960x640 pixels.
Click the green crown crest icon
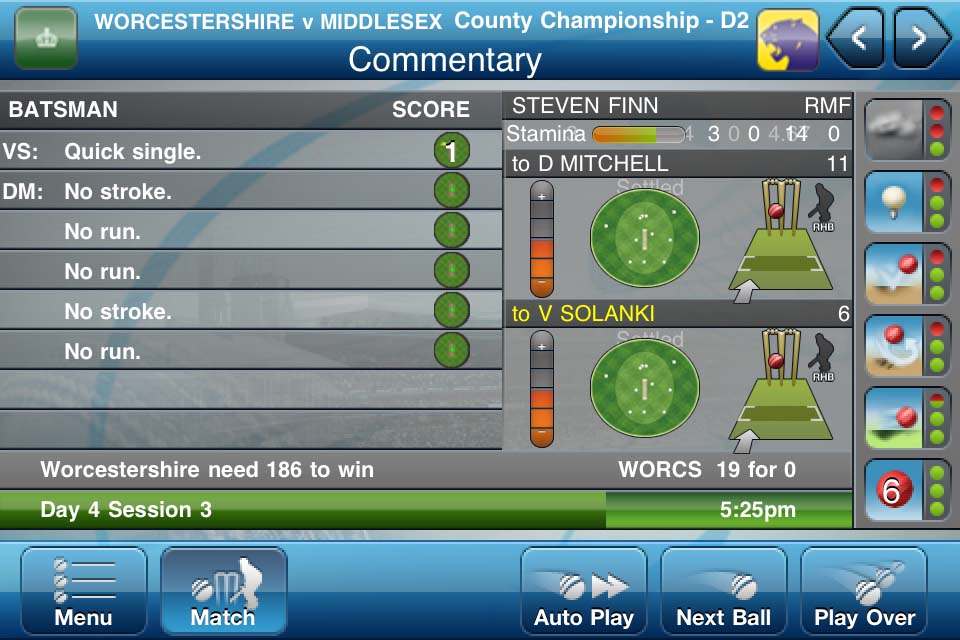pyautogui.click(x=46, y=39)
